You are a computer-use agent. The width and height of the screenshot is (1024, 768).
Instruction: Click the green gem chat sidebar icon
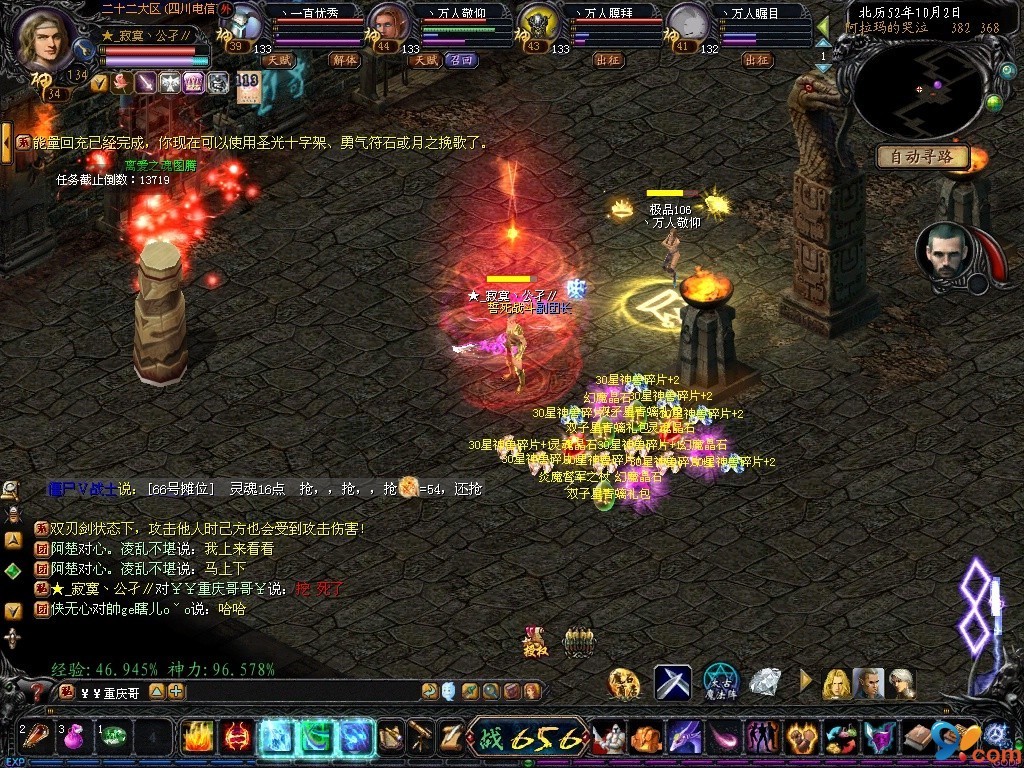tap(12, 571)
